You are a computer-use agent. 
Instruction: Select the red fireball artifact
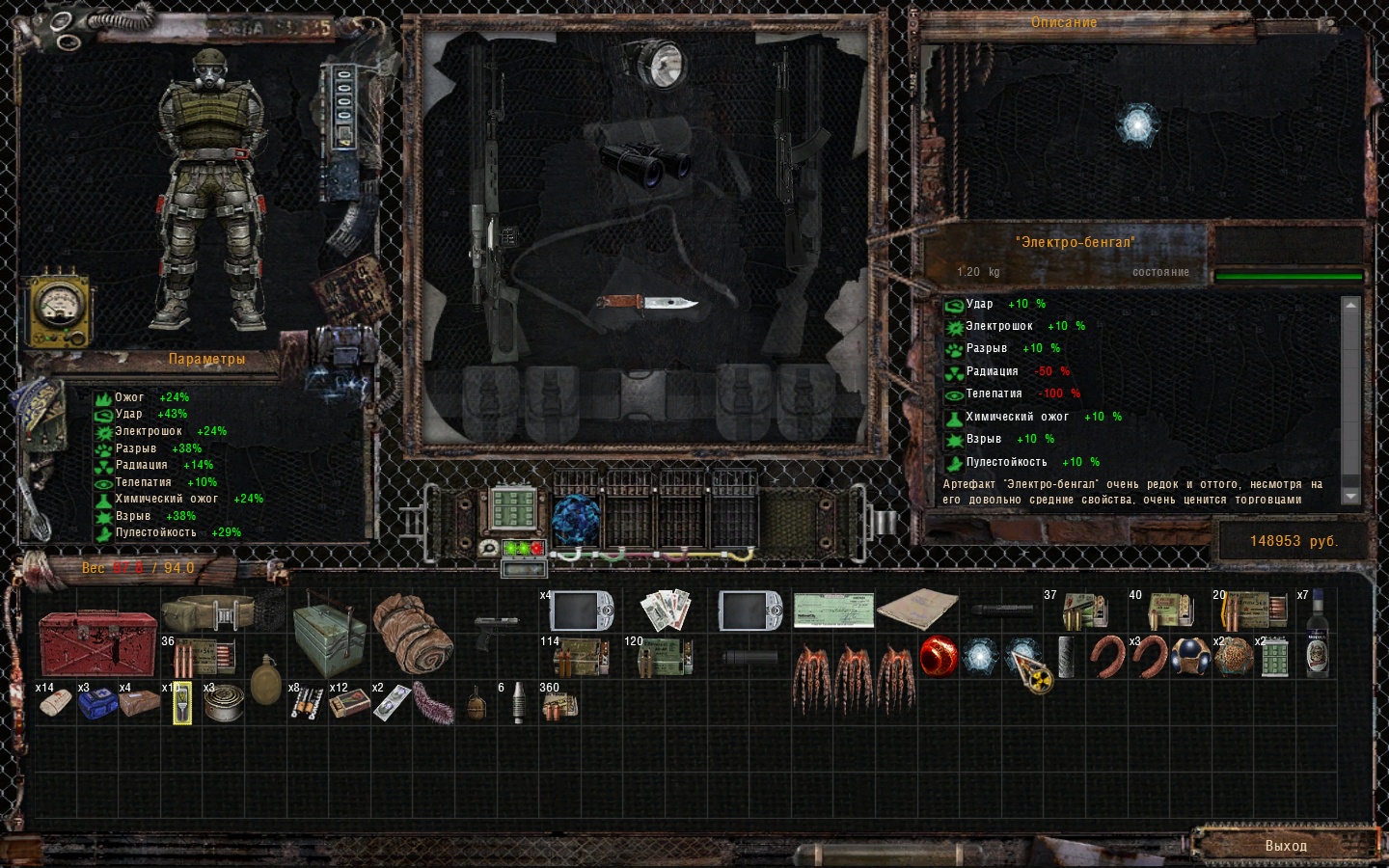[x=938, y=657]
